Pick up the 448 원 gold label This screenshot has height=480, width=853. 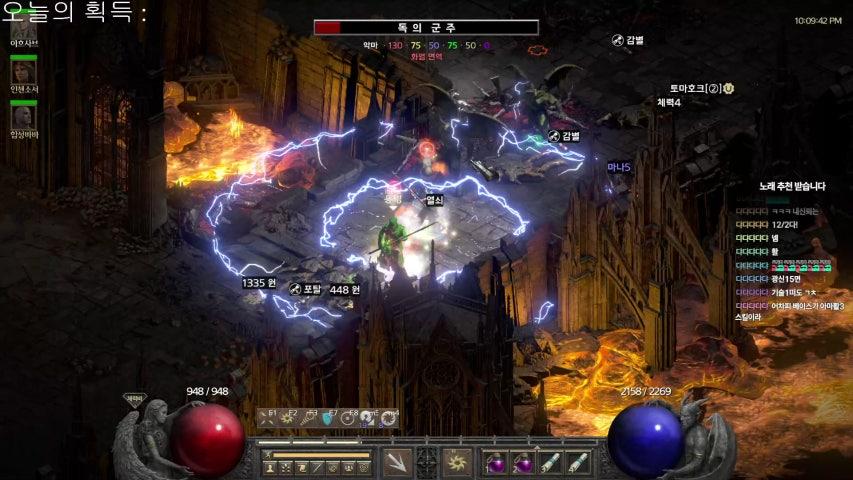click(x=344, y=289)
